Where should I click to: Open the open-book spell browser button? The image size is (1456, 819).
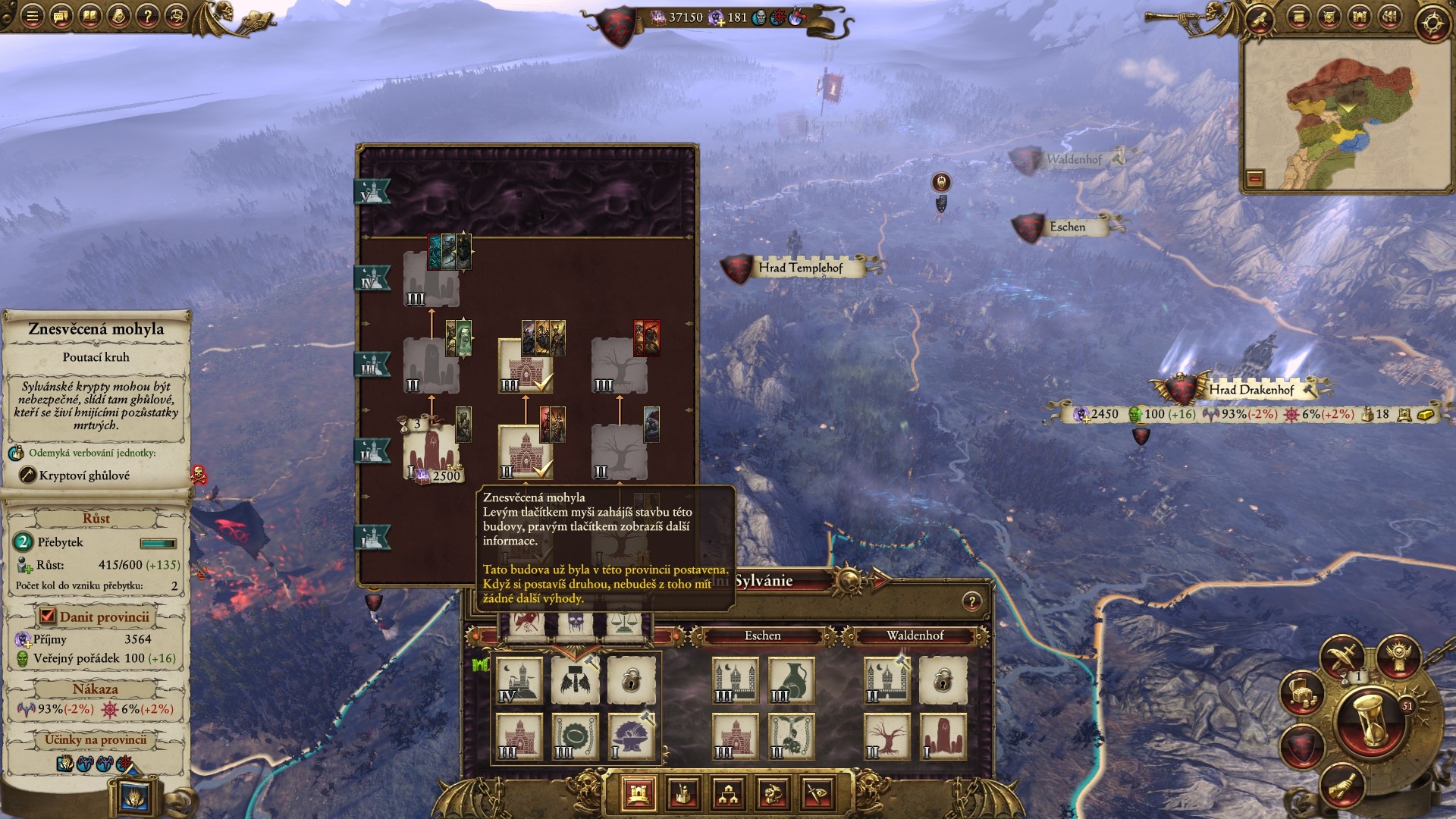(89, 16)
